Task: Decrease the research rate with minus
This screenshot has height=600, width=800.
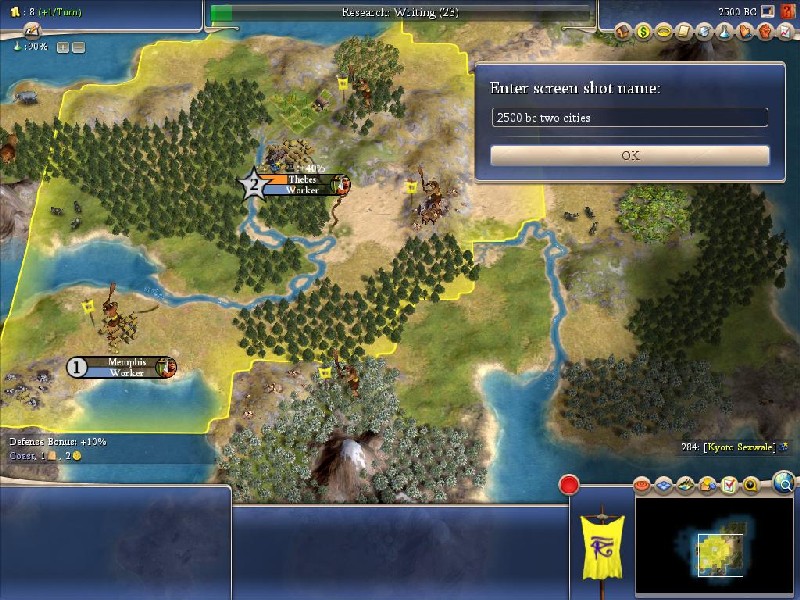Action: point(78,47)
